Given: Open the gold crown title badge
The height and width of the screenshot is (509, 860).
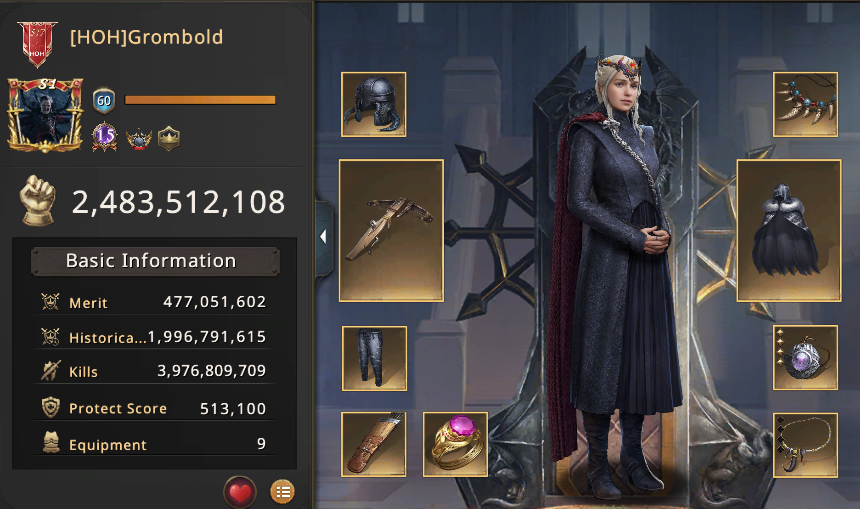Looking at the screenshot, I should coord(169,138).
